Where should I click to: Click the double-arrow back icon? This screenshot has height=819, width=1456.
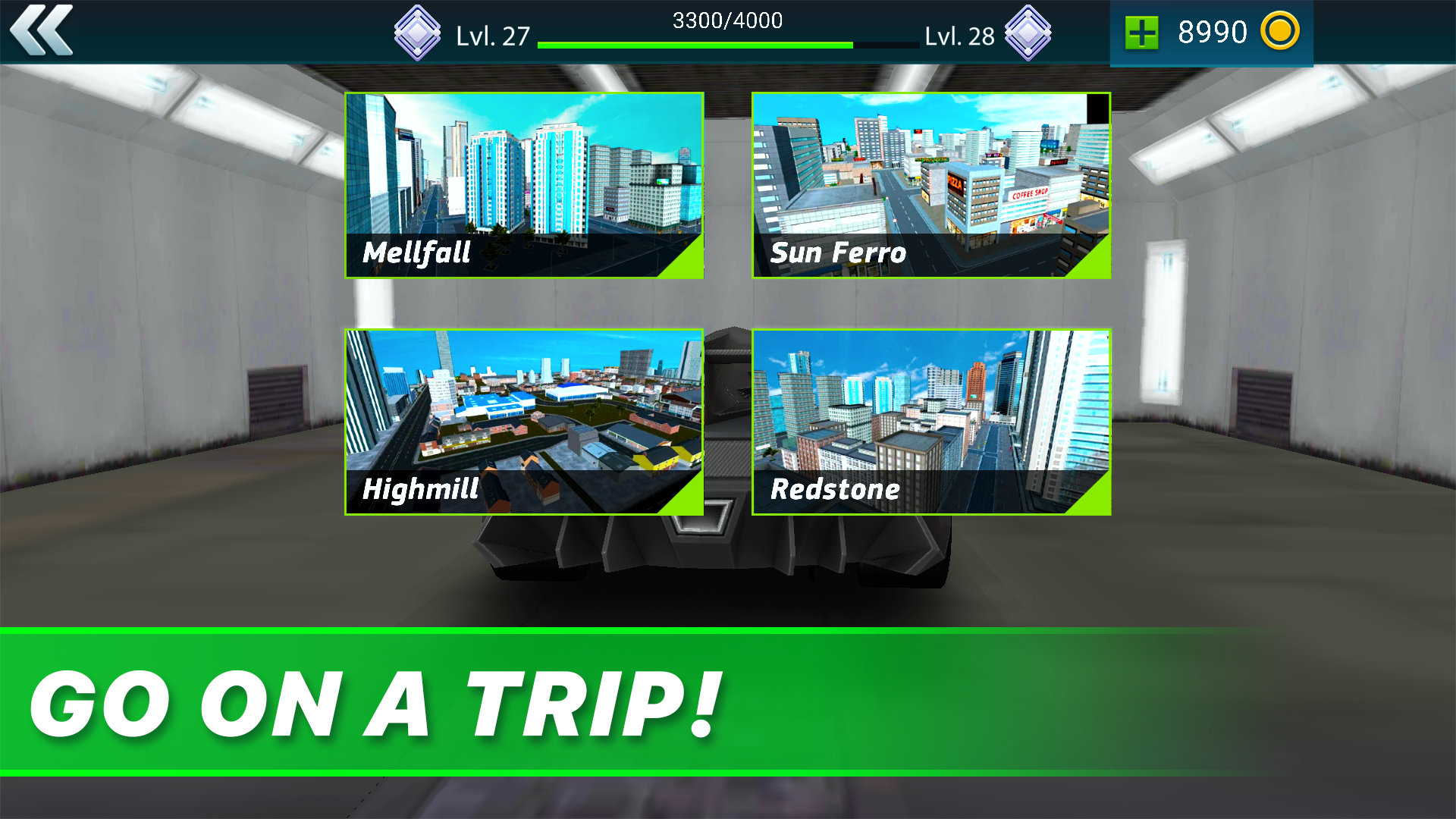click(x=43, y=32)
